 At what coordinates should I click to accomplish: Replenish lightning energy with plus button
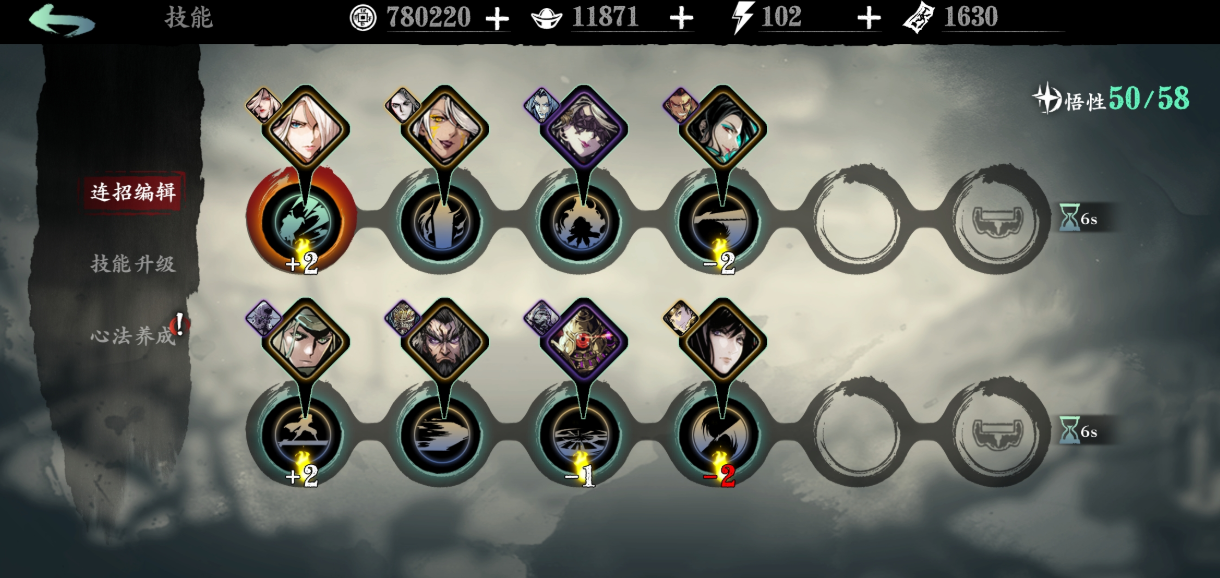tap(869, 18)
